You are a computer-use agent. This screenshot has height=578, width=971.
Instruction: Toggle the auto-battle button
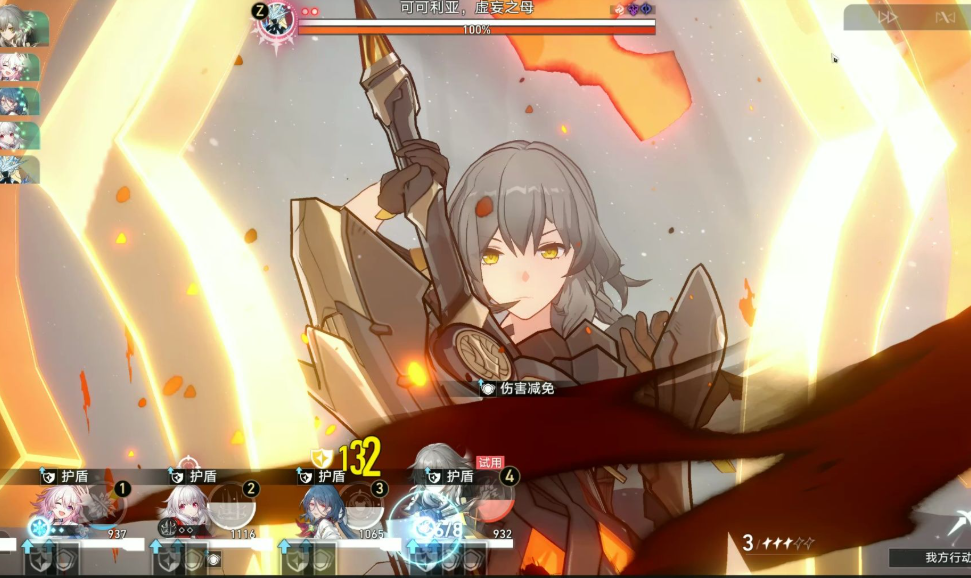point(944,17)
